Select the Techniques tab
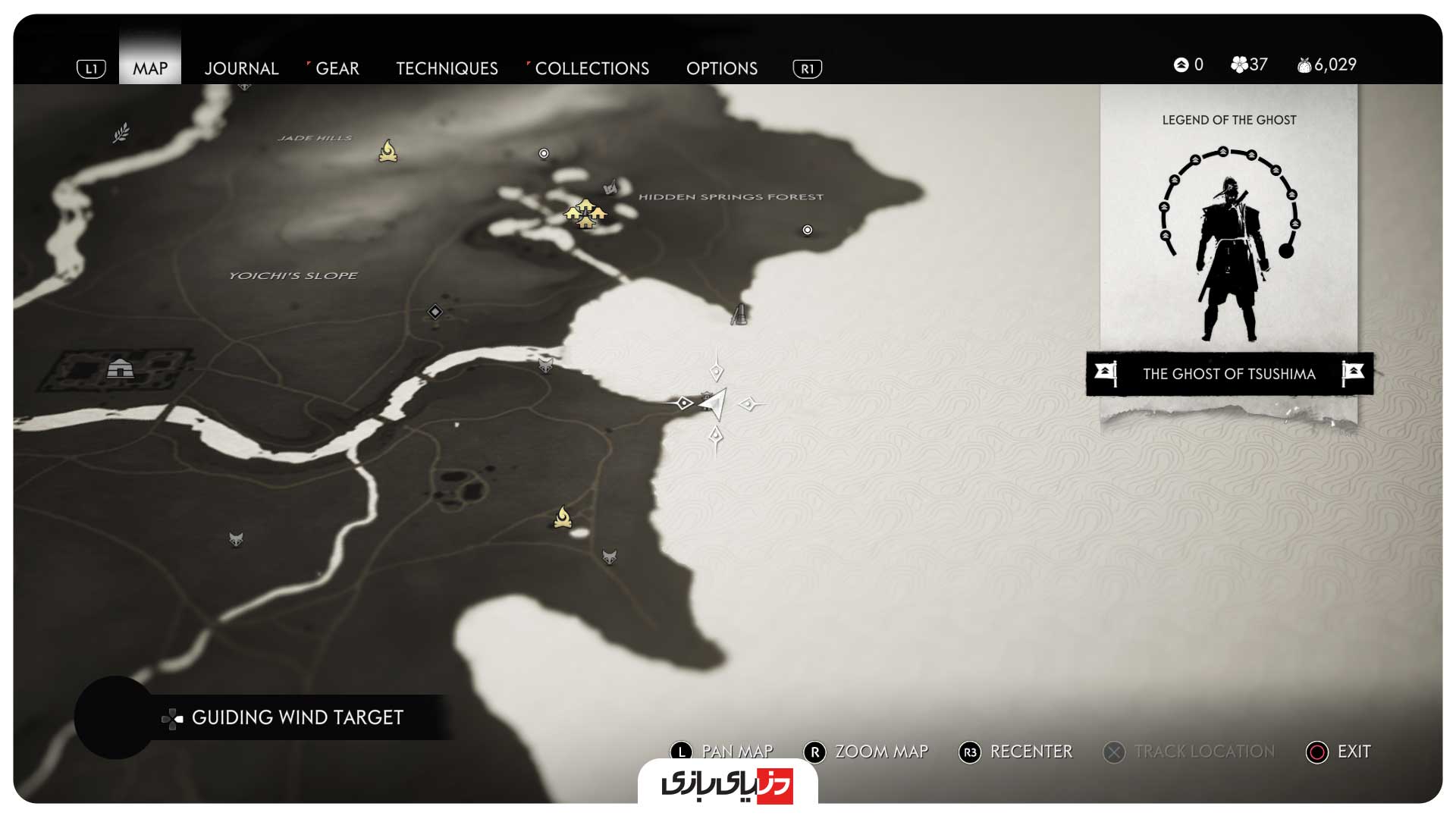 [447, 68]
